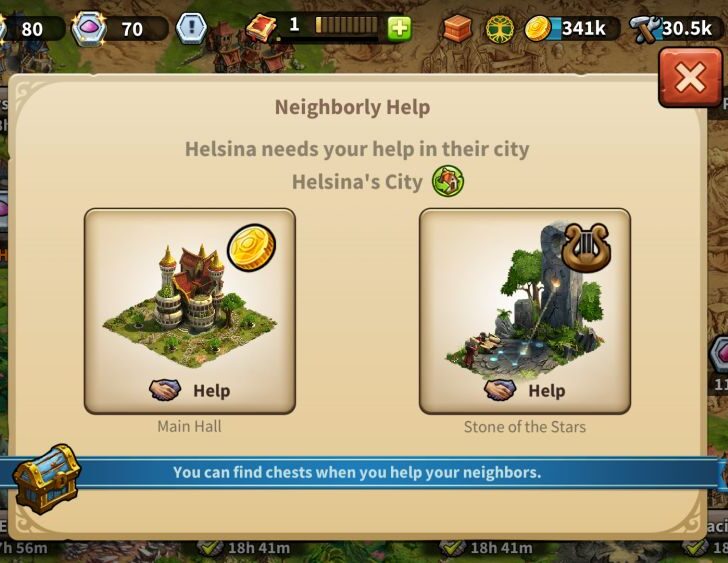Viewport: 728px width, 563px height.
Task: Help the Stone of the Stars
Action: [x=525, y=390]
